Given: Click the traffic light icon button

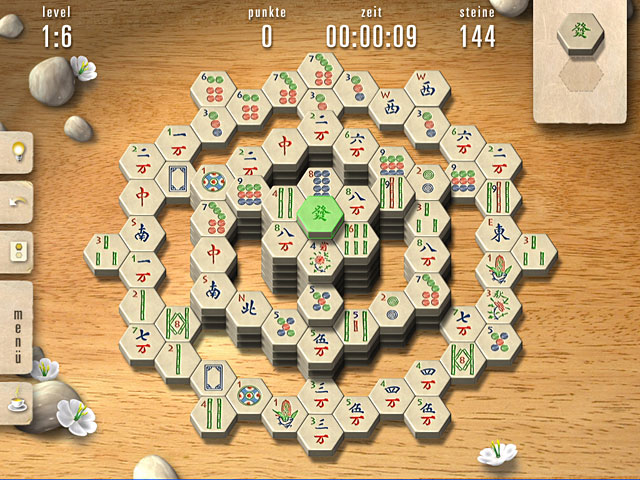Looking at the screenshot, I should click(x=17, y=250).
